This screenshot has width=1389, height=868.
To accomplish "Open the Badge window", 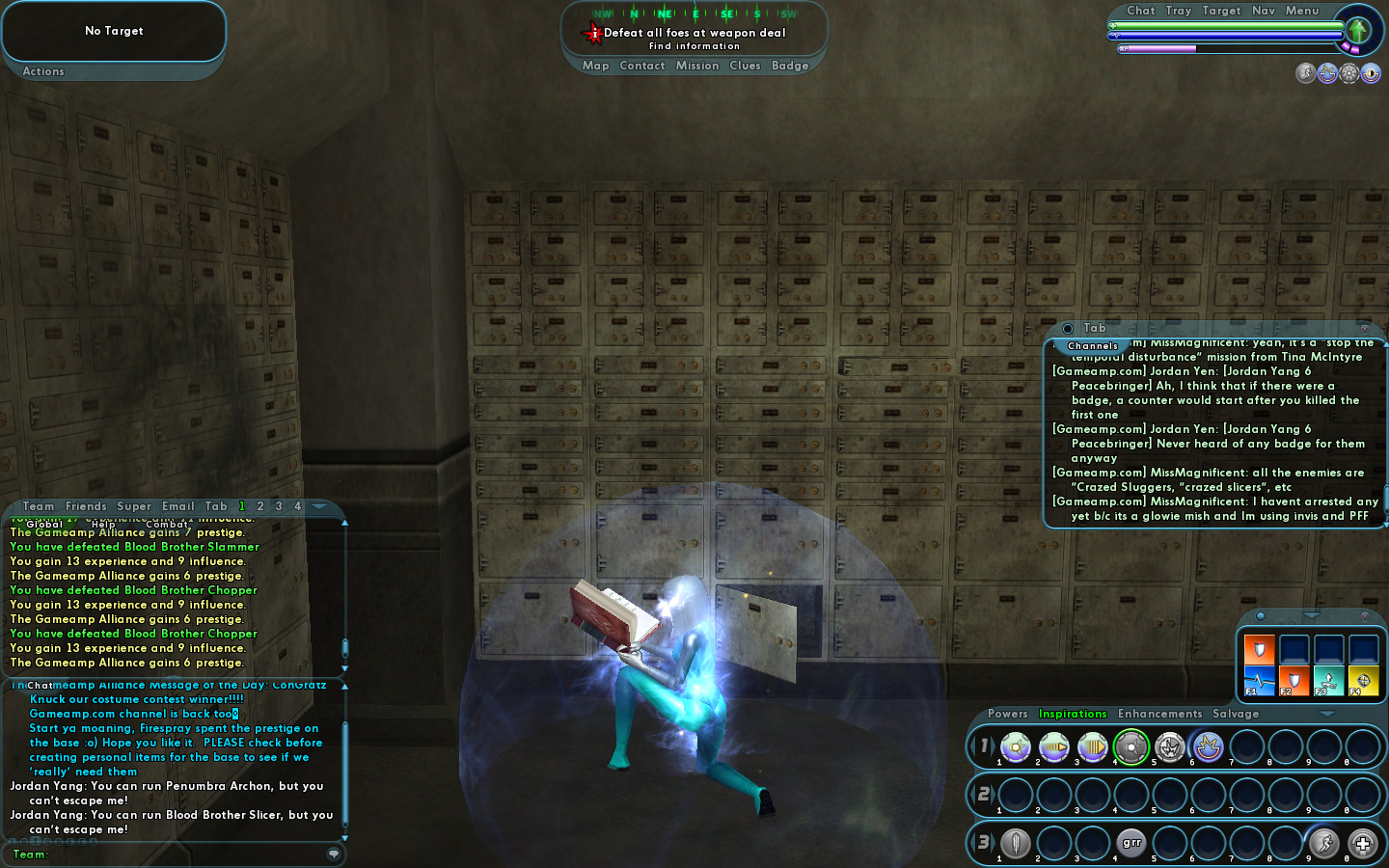I will [x=790, y=66].
